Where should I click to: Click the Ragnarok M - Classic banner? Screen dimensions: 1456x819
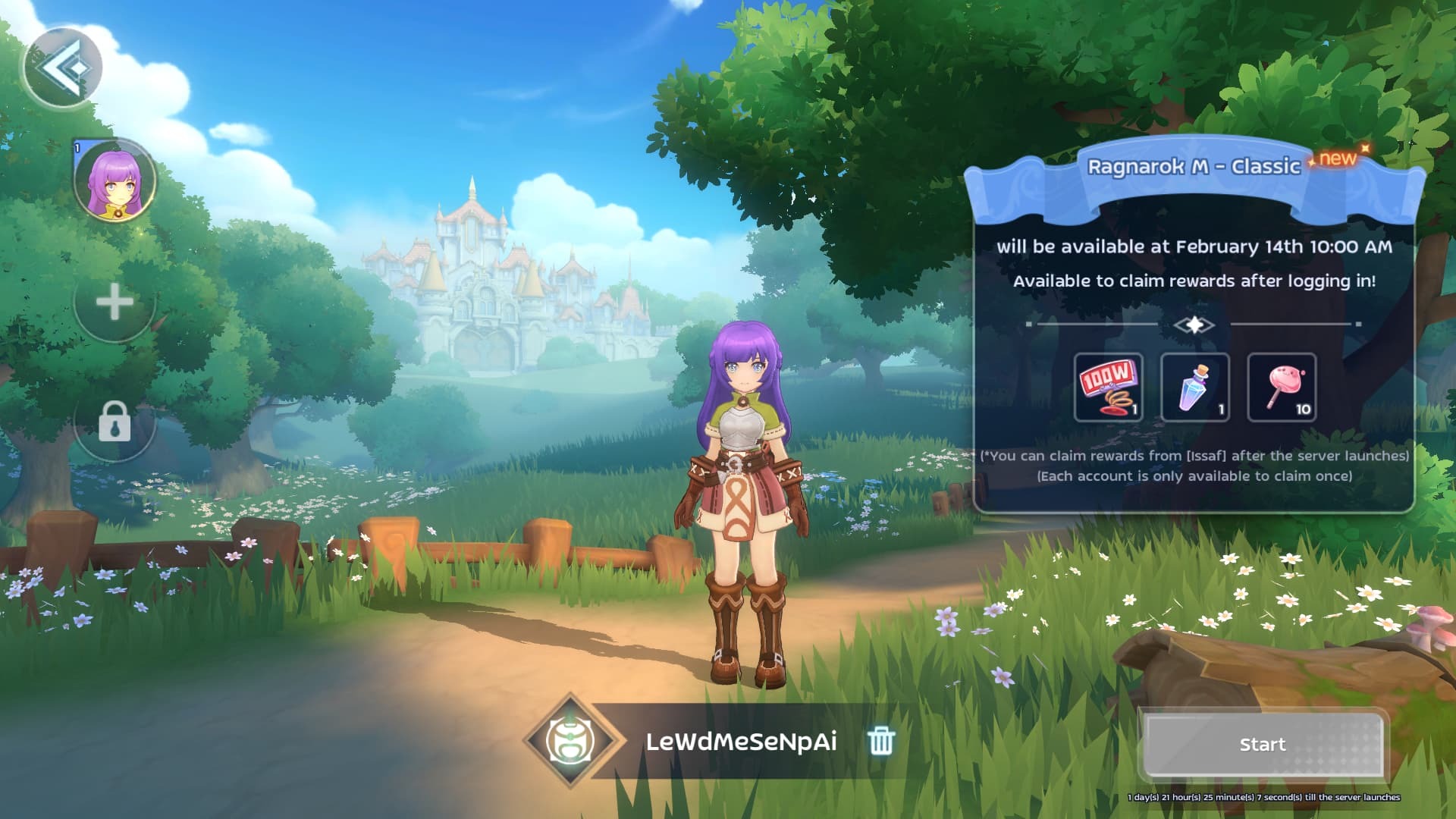click(x=1194, y=168)
